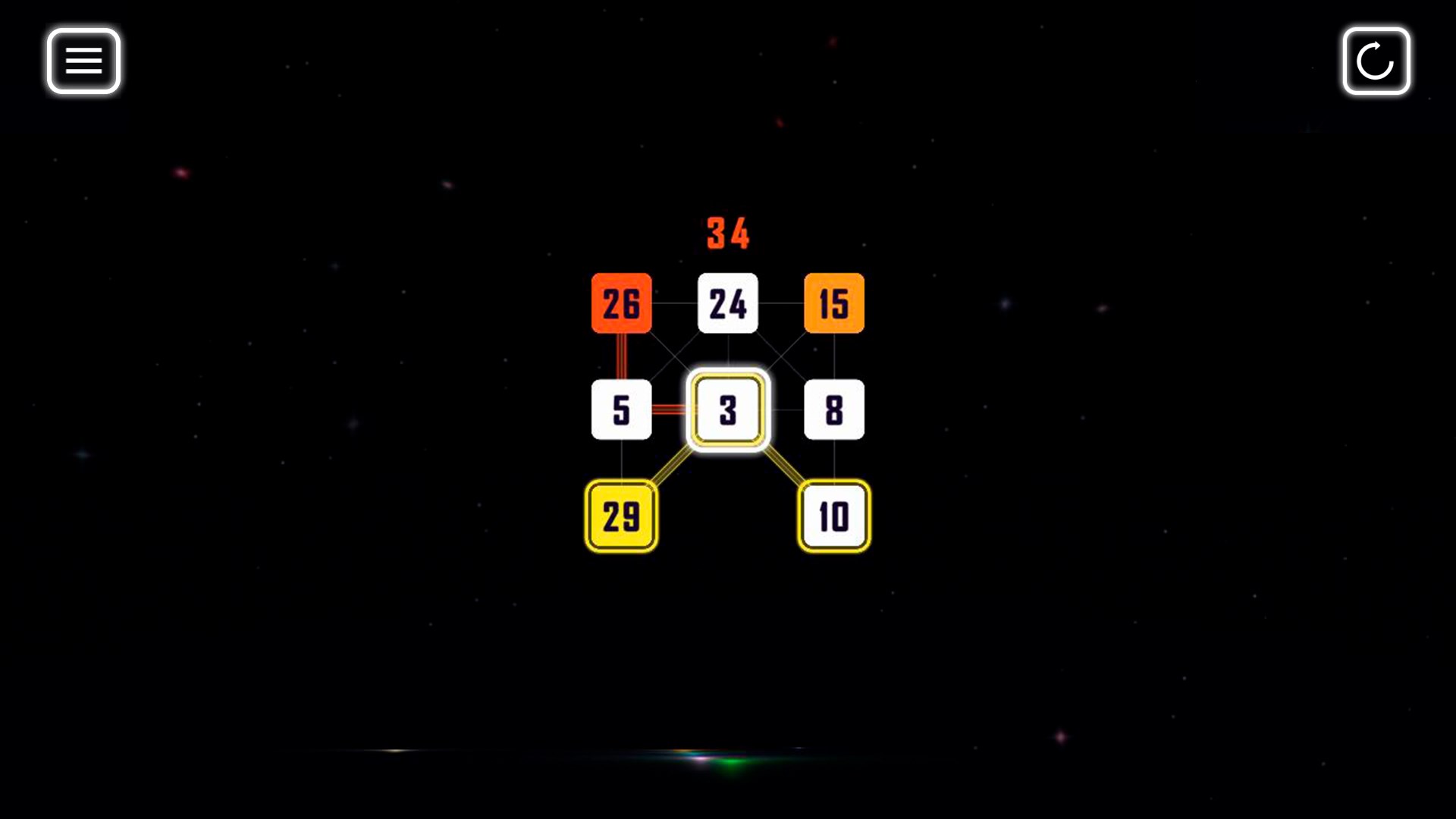Select the white tile numbered 24
Image resolution: width=1456 pixels, height=819 pixels.
[x=727, y=303]
